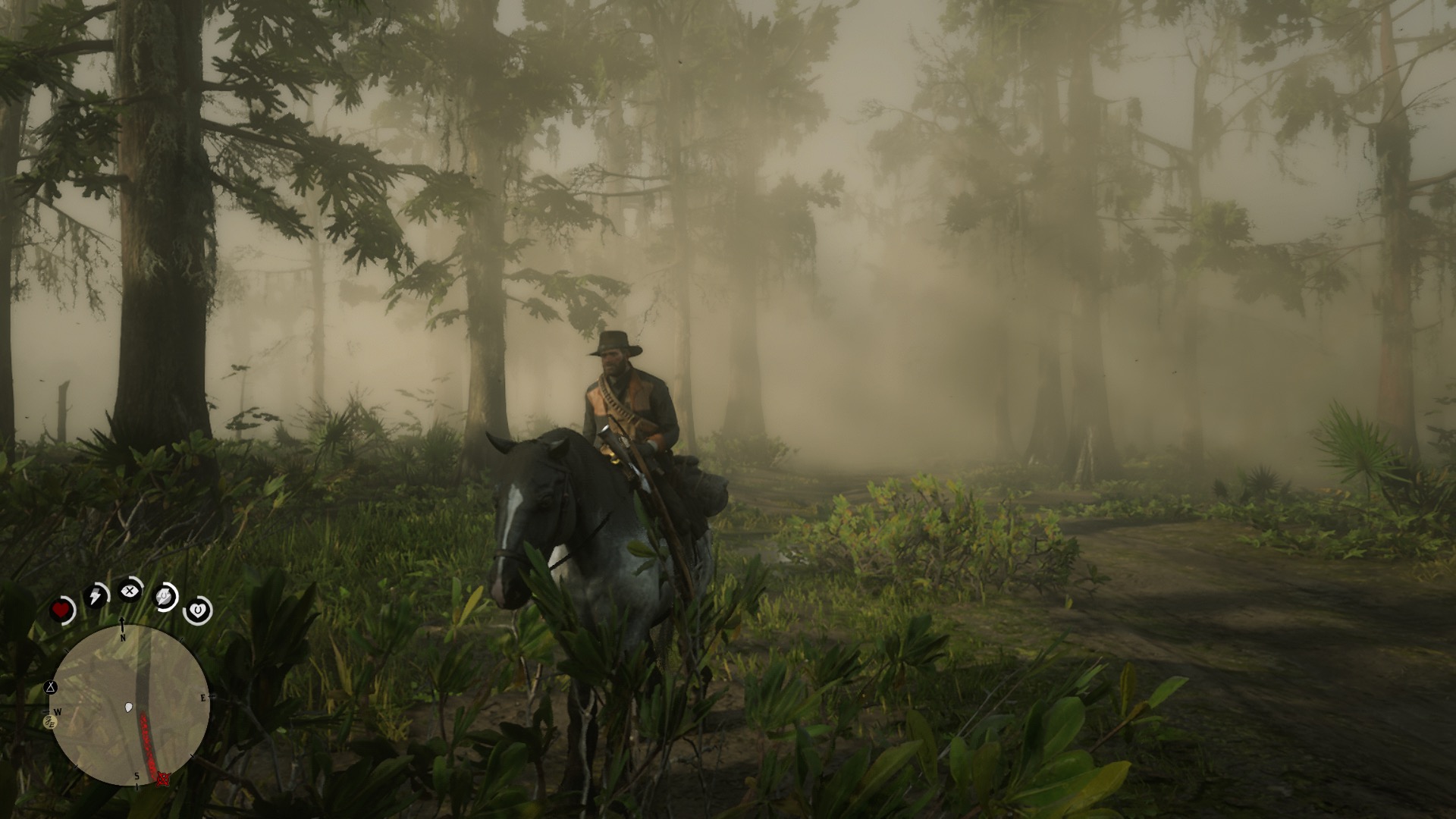Click the white player marker on minimap
The image size is (1456, 819).
(x=128, y=708)
